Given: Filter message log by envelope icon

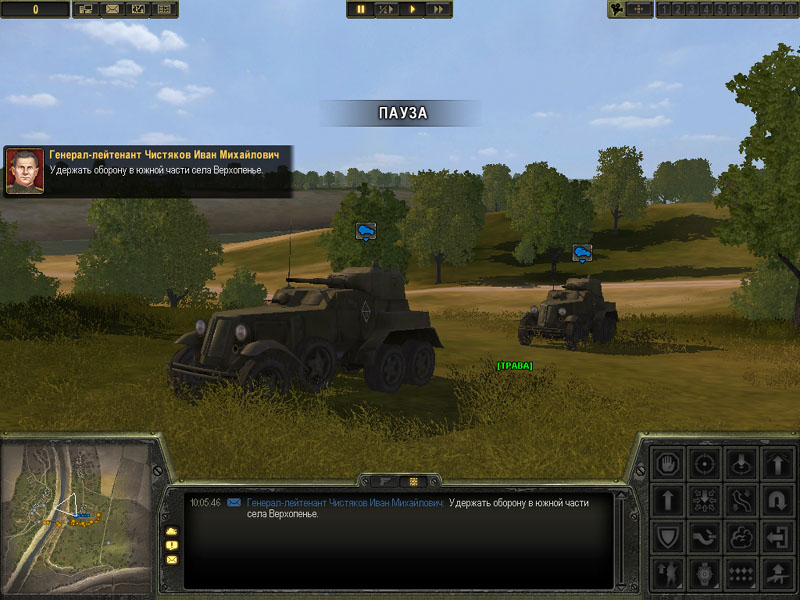Looking at the screenshot, I should point(171,560).
